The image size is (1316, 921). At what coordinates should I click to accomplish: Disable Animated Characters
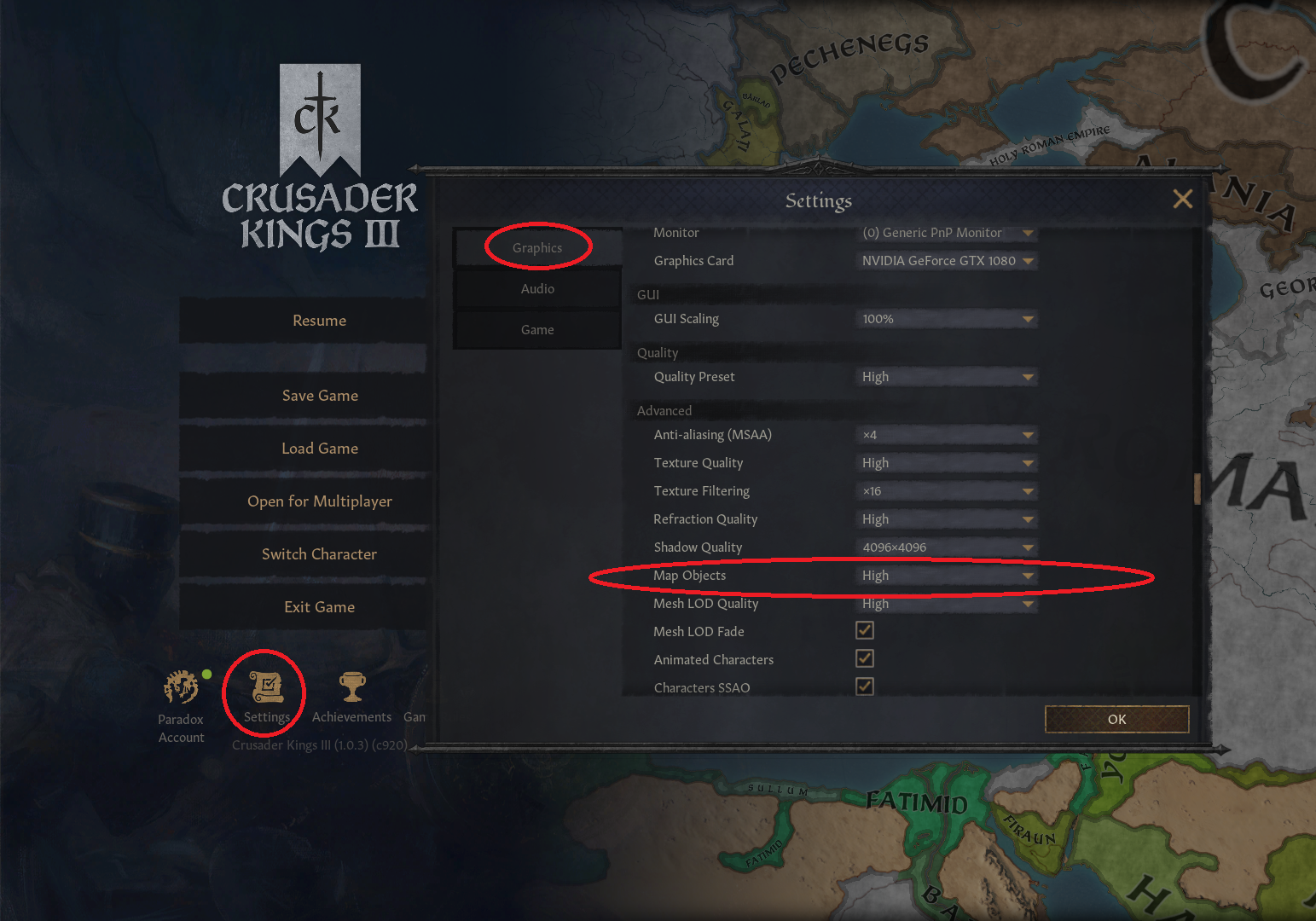click(864, 658)
